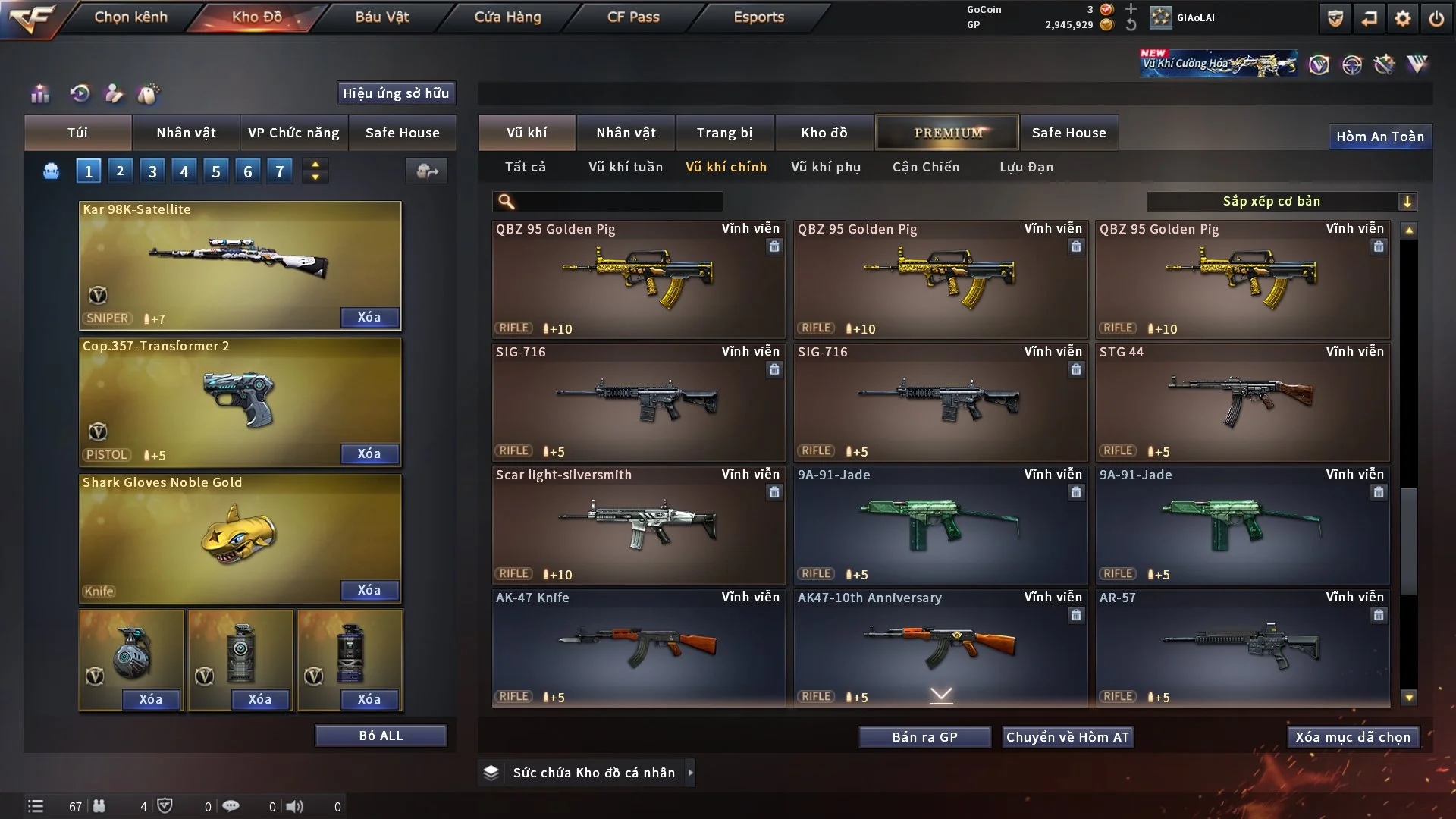Switch to Chọn kênh channel selection
This screenshot has width=1456, height=819.
[130, 17]
